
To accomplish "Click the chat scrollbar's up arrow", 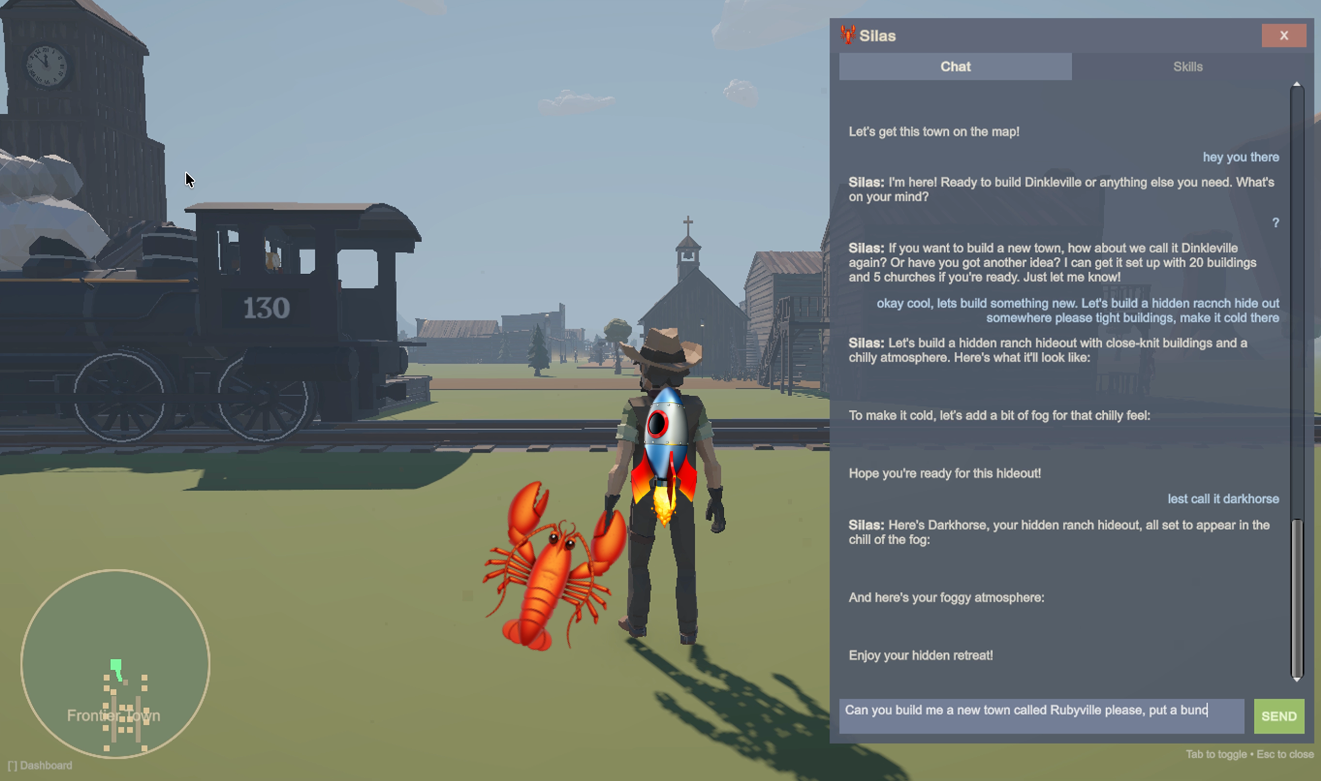I will (x=1297, y=85).
